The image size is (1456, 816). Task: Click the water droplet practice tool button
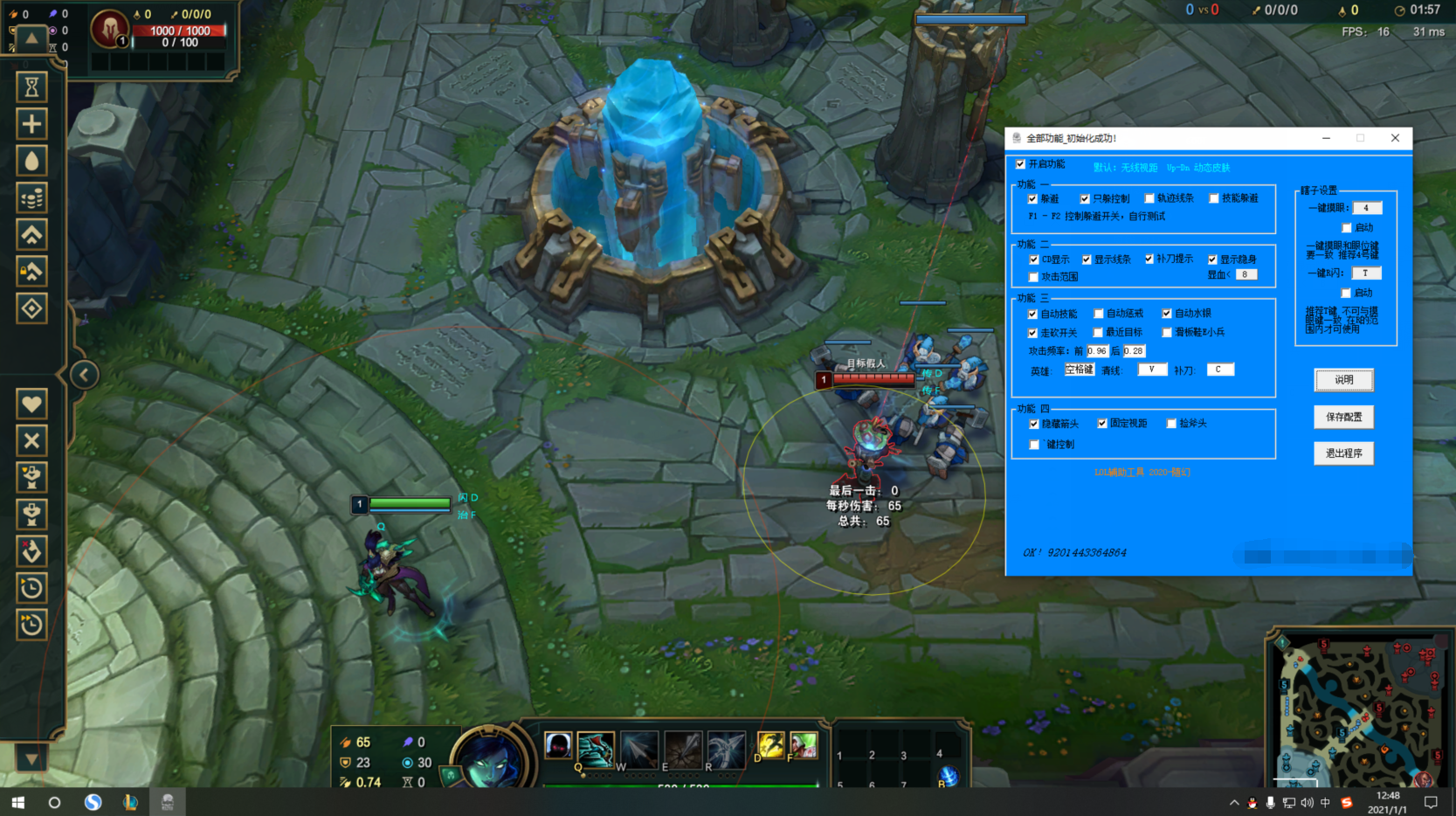31,161
